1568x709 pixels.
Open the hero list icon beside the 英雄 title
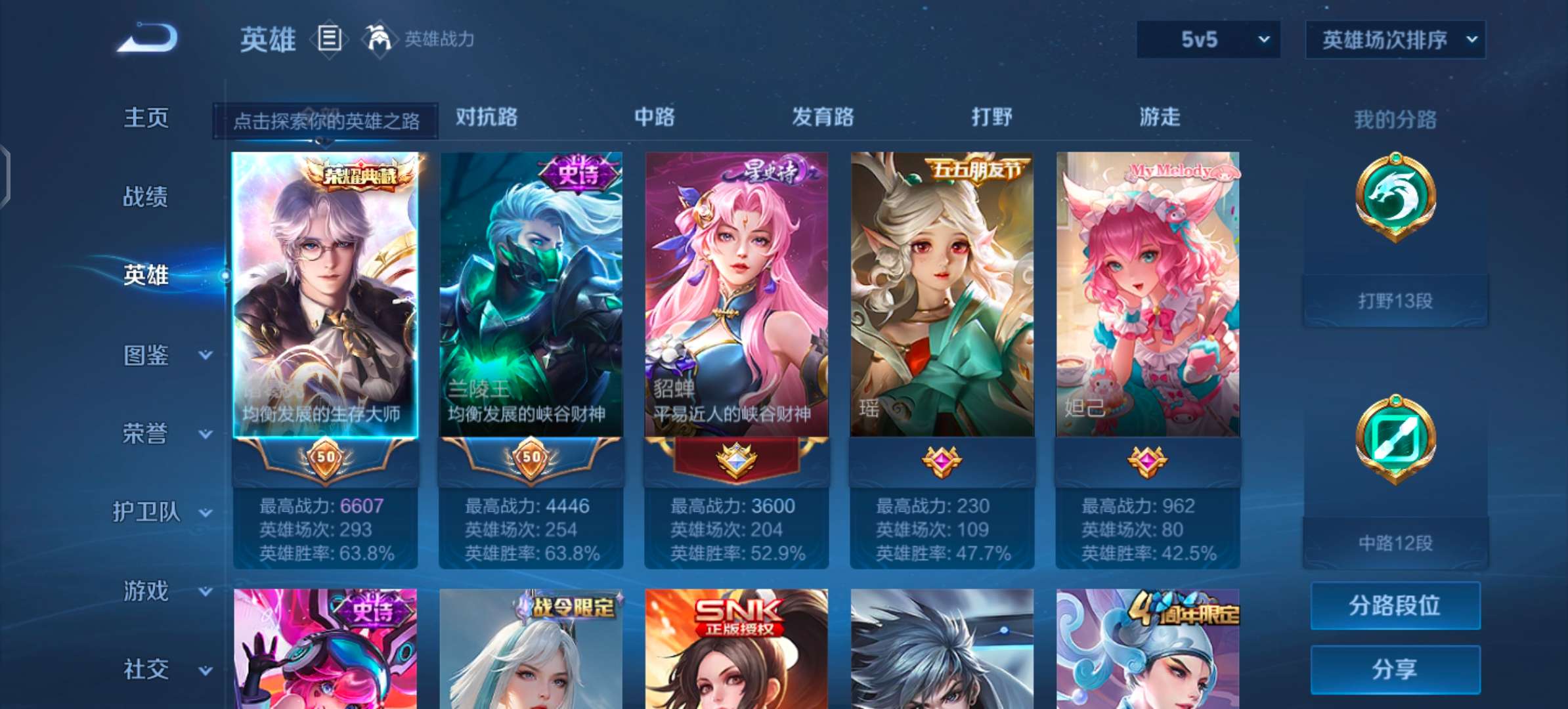330,39
